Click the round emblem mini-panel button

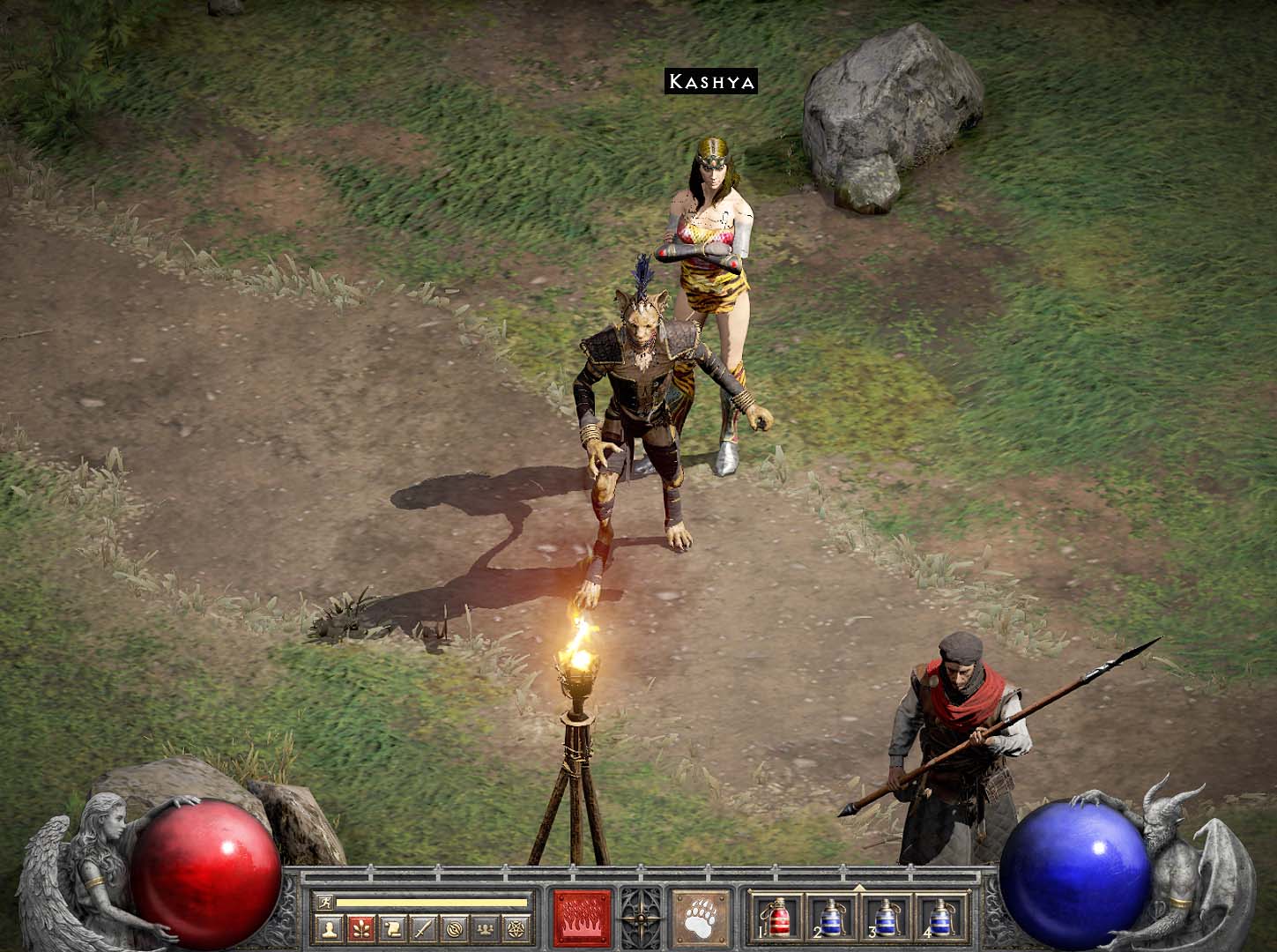(x=453, y=928)
